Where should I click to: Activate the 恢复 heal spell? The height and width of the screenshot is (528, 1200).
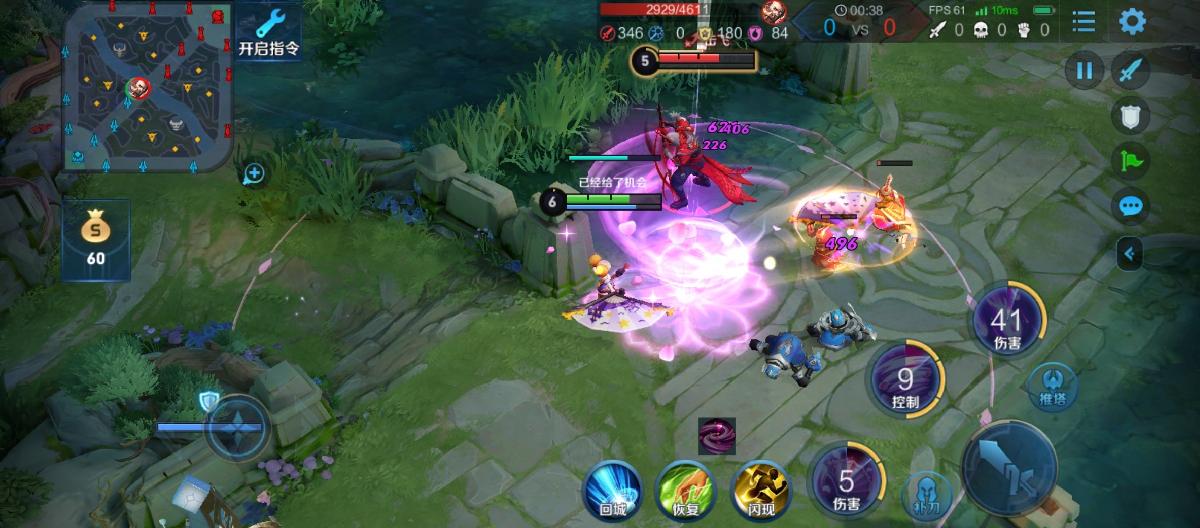683,488
